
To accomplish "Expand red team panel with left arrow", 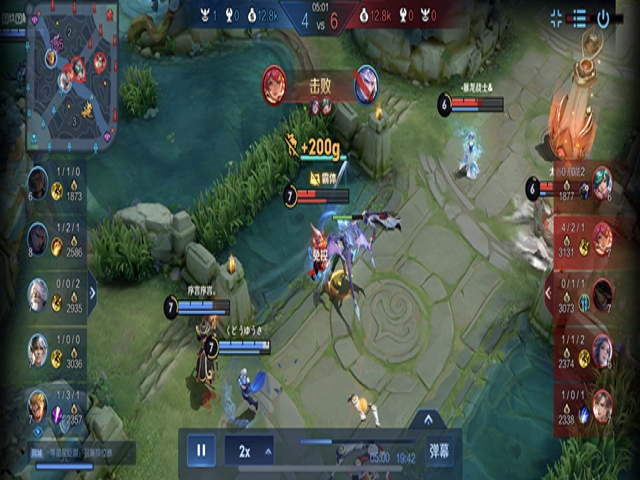I will click(x=548, y=293).
